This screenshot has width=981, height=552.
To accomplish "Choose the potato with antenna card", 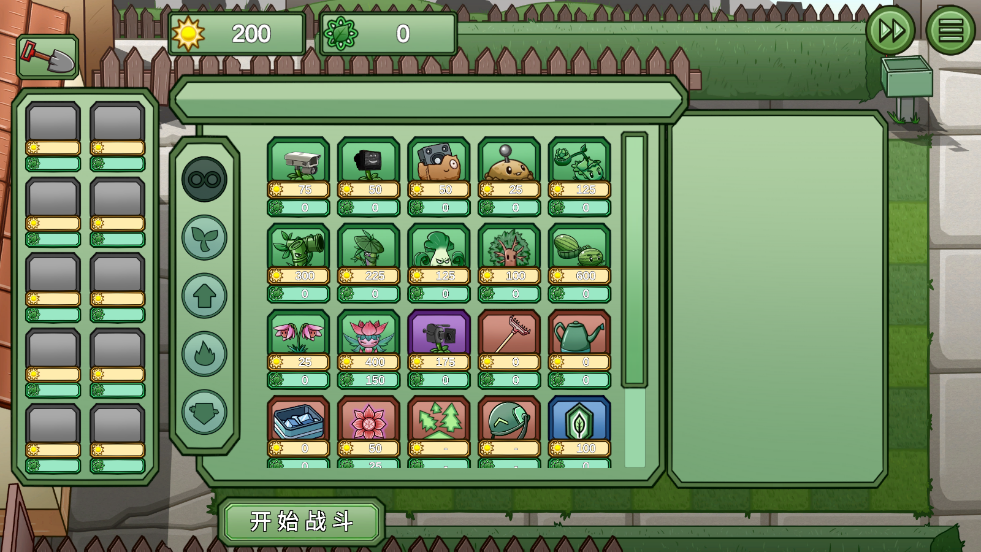I will 509,162.
